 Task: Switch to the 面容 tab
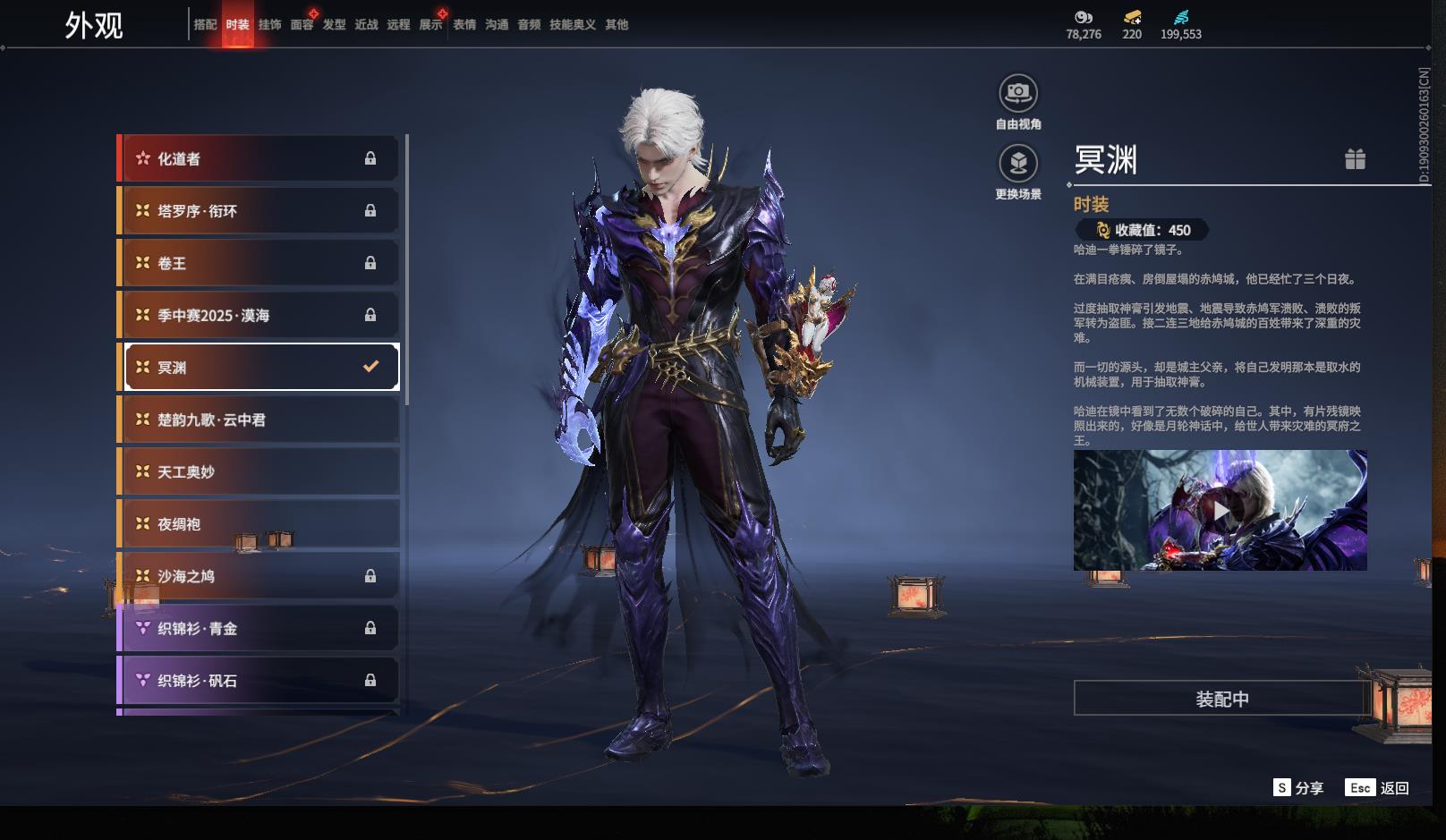302,25
